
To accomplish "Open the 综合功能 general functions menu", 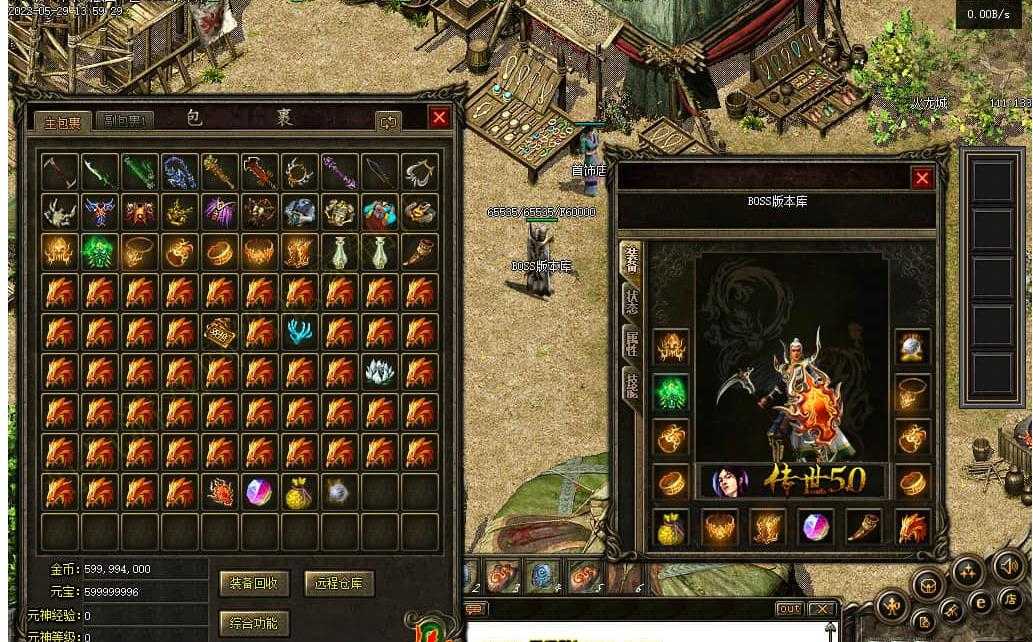I will 254,624.
